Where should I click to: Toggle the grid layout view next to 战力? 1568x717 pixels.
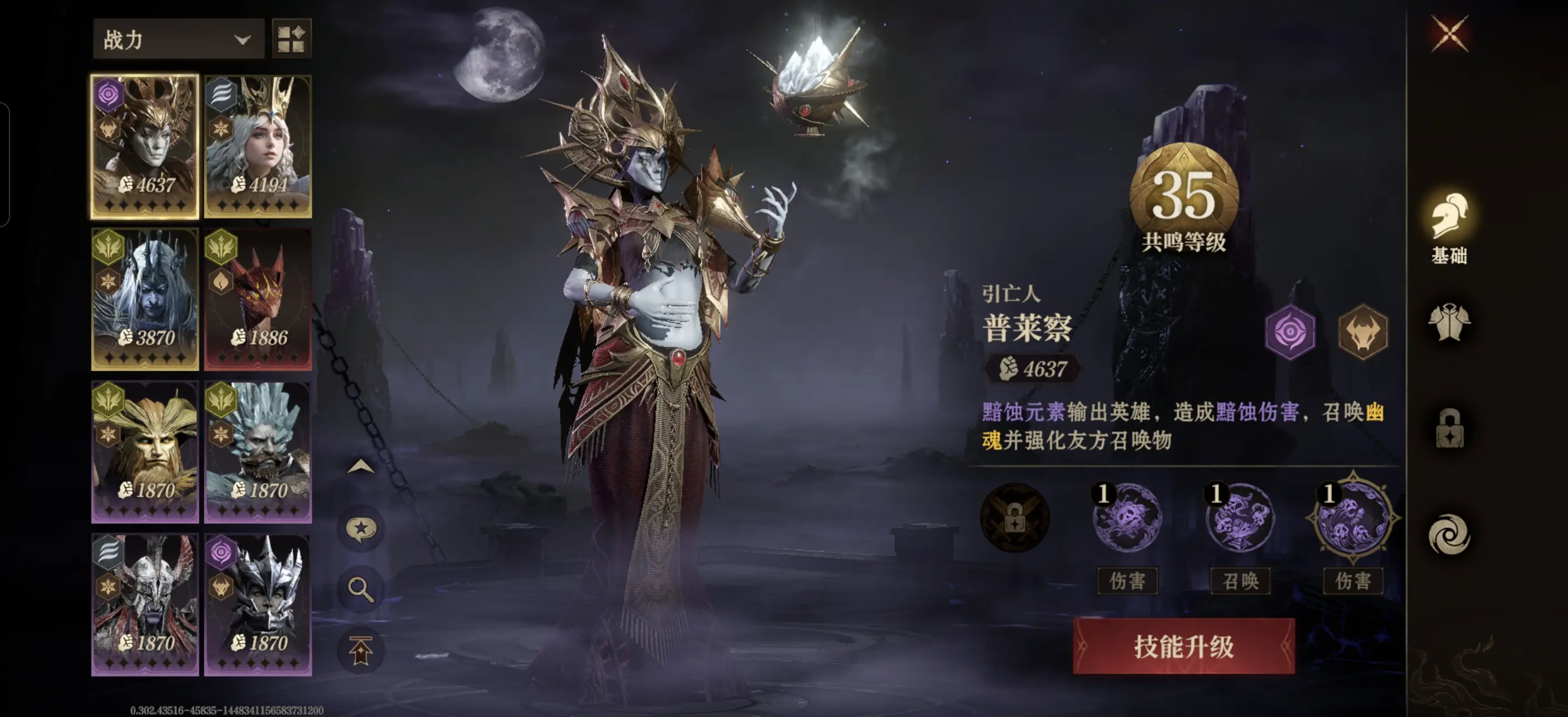tap(292, 38)
